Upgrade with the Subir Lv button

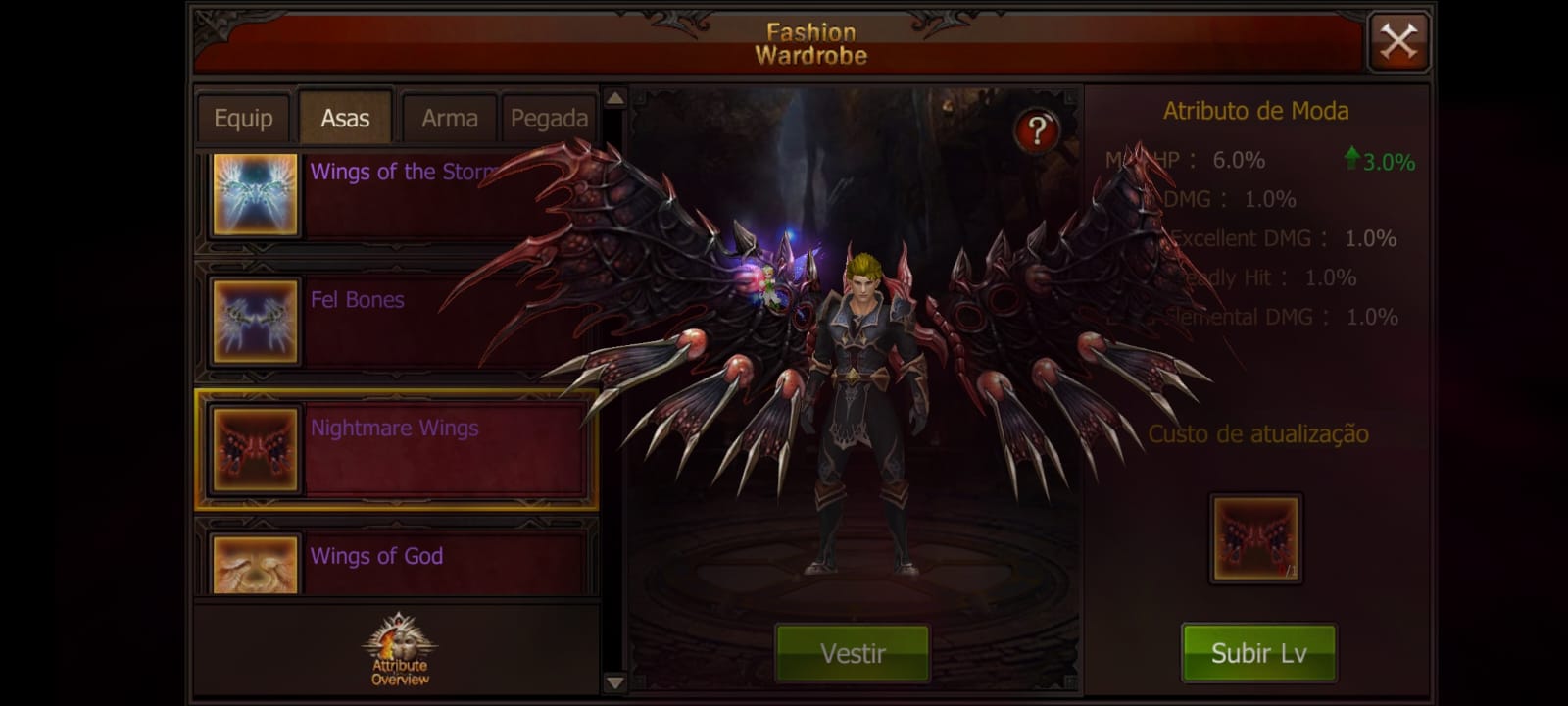[x=1258, y=653]
